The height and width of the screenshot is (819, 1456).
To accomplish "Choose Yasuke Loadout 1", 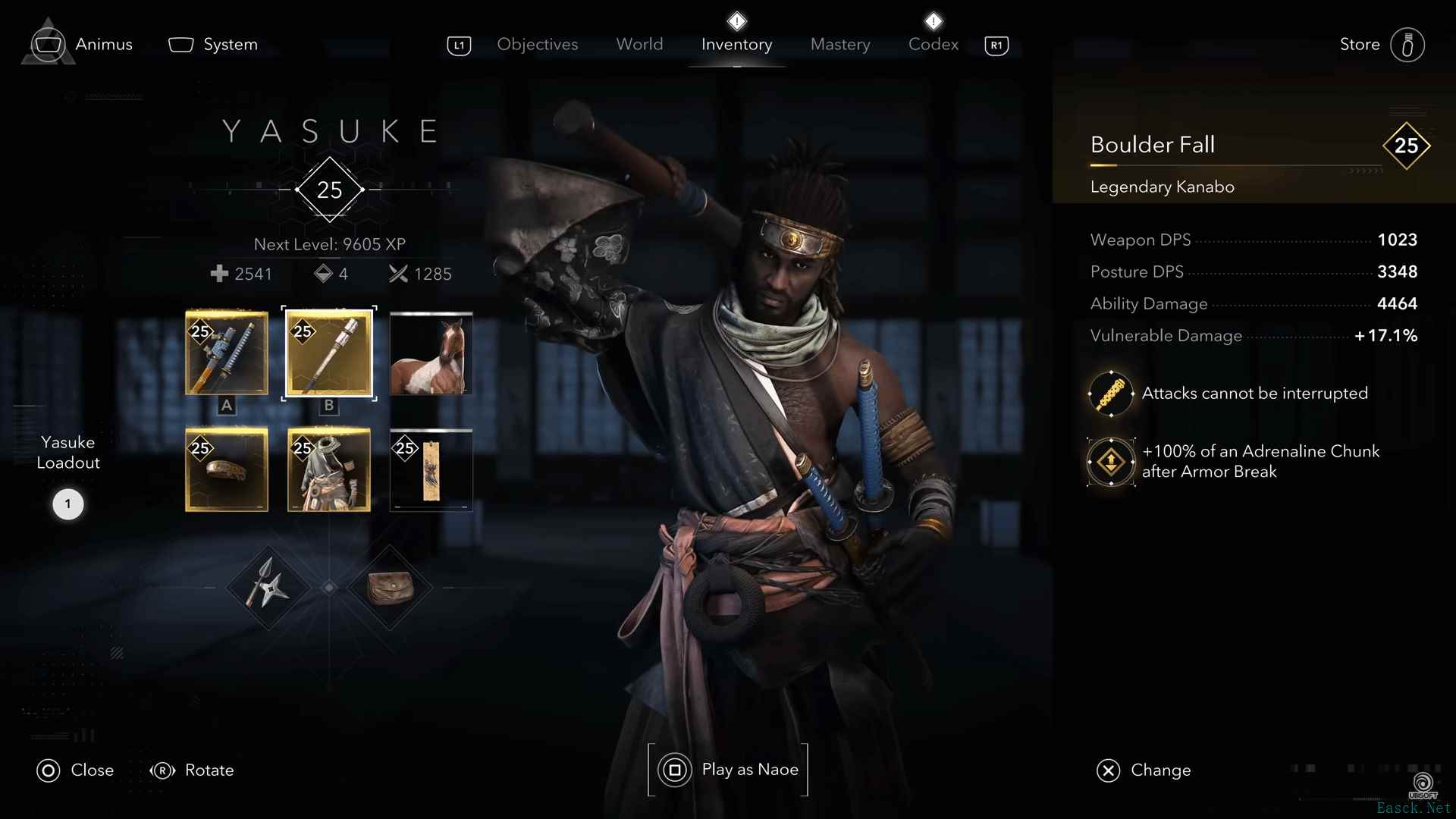I will 67,504.
